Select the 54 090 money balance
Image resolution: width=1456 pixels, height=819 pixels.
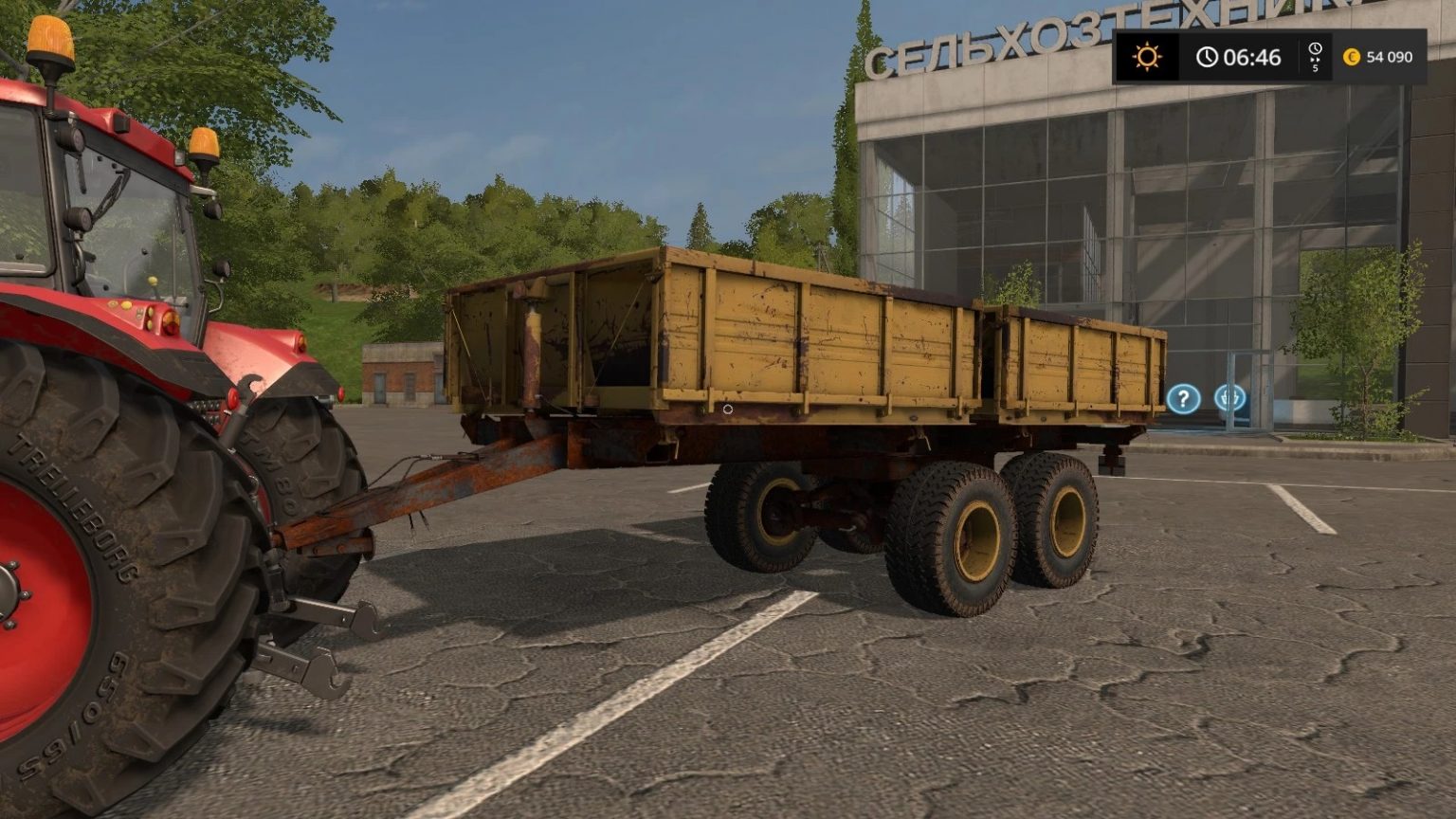coord(1390,56)
